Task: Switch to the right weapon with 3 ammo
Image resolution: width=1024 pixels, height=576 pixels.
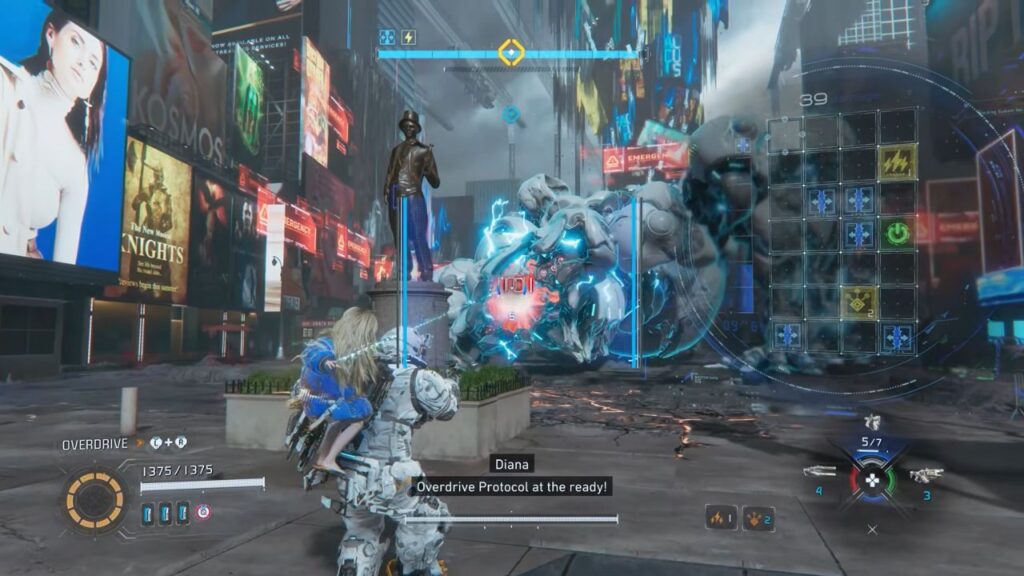Action: (x=926, y=475)
